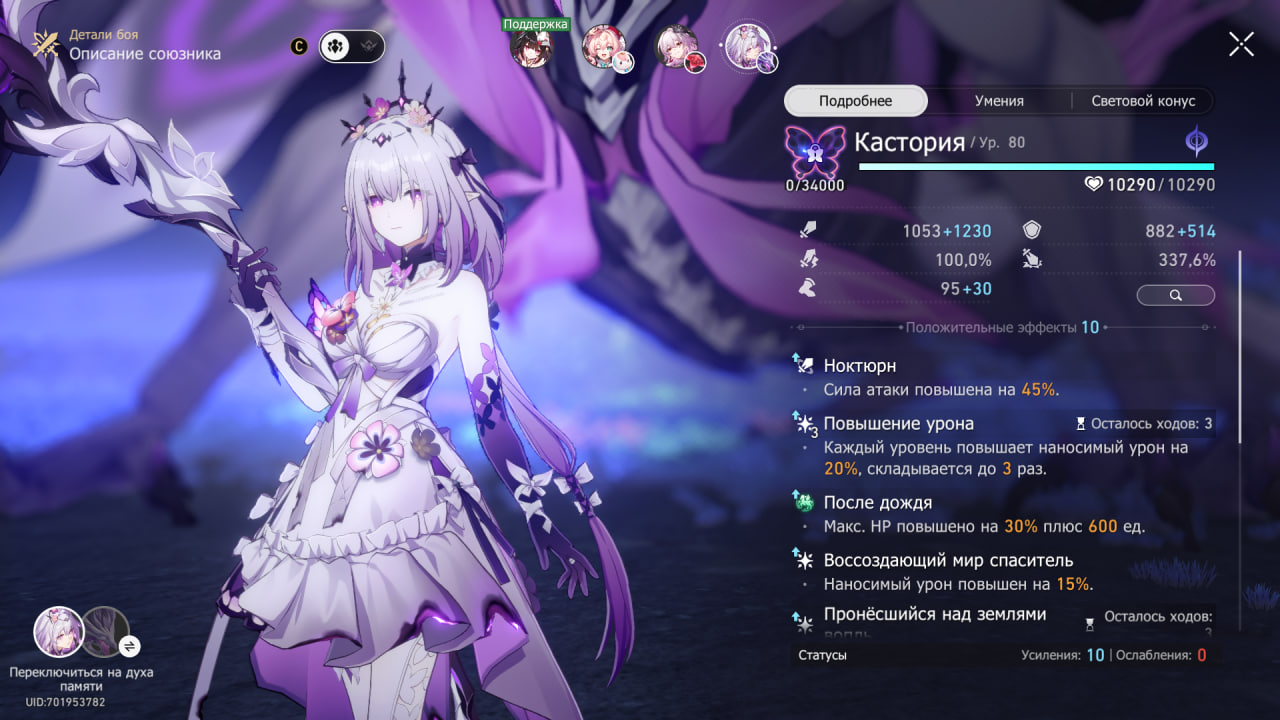Open detailed stats with the magnifier button

pyautogui.click(x=1175, y=295)
